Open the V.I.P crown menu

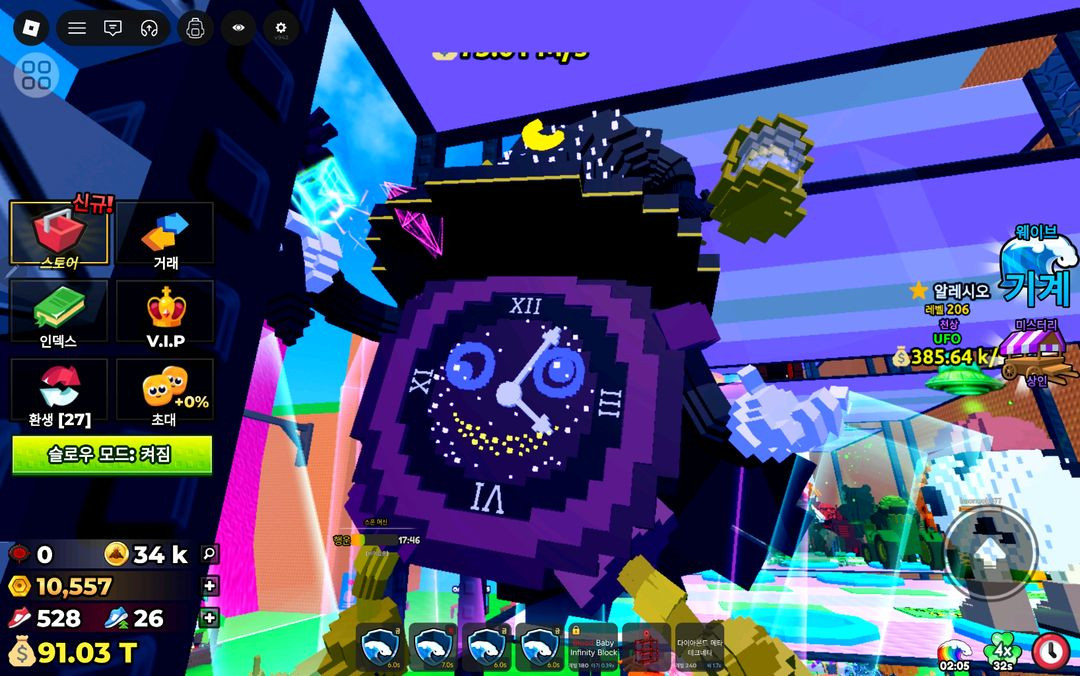(x=165, y=311)
